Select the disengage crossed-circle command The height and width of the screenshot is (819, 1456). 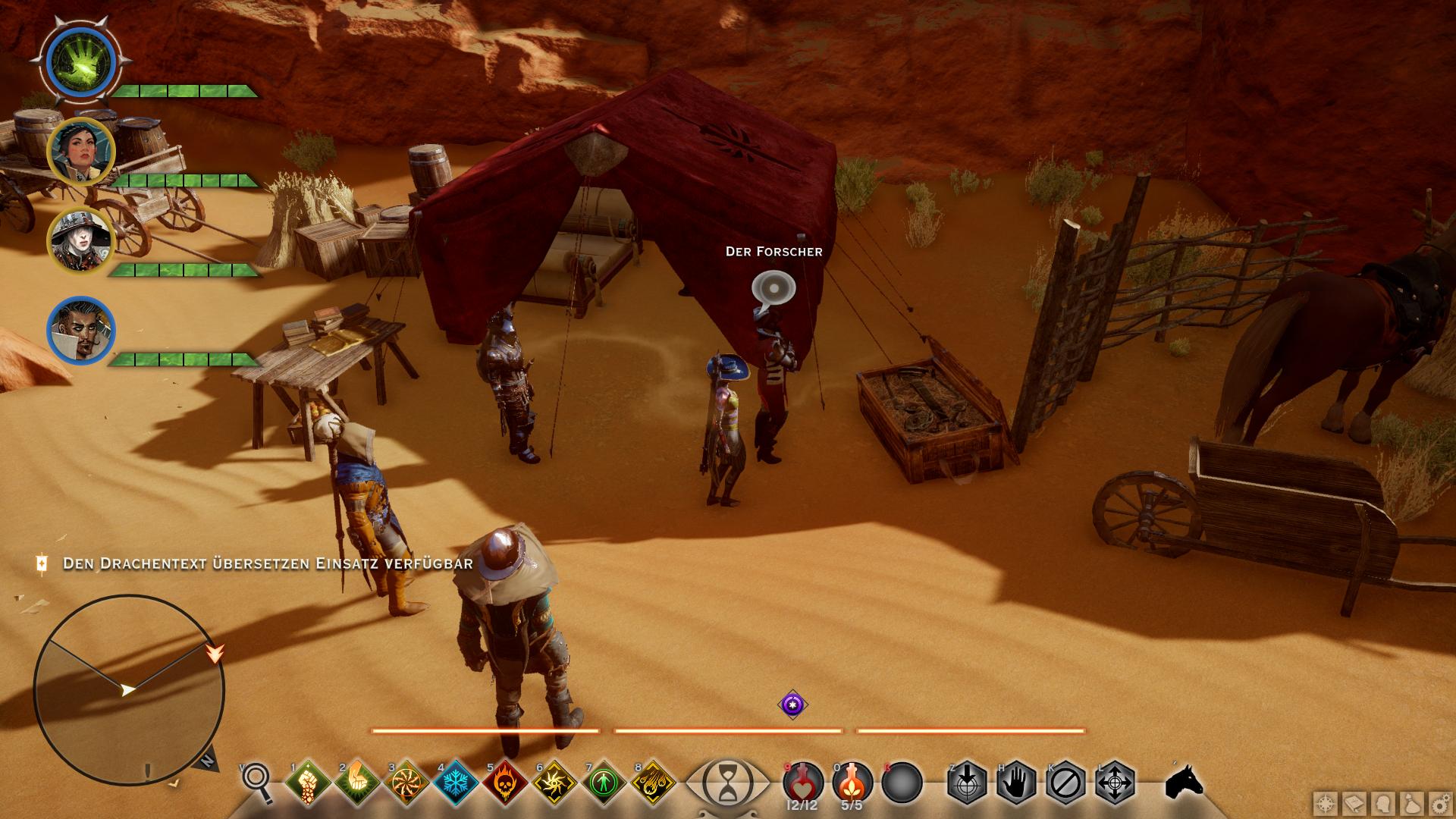[x=1065, y=781]
